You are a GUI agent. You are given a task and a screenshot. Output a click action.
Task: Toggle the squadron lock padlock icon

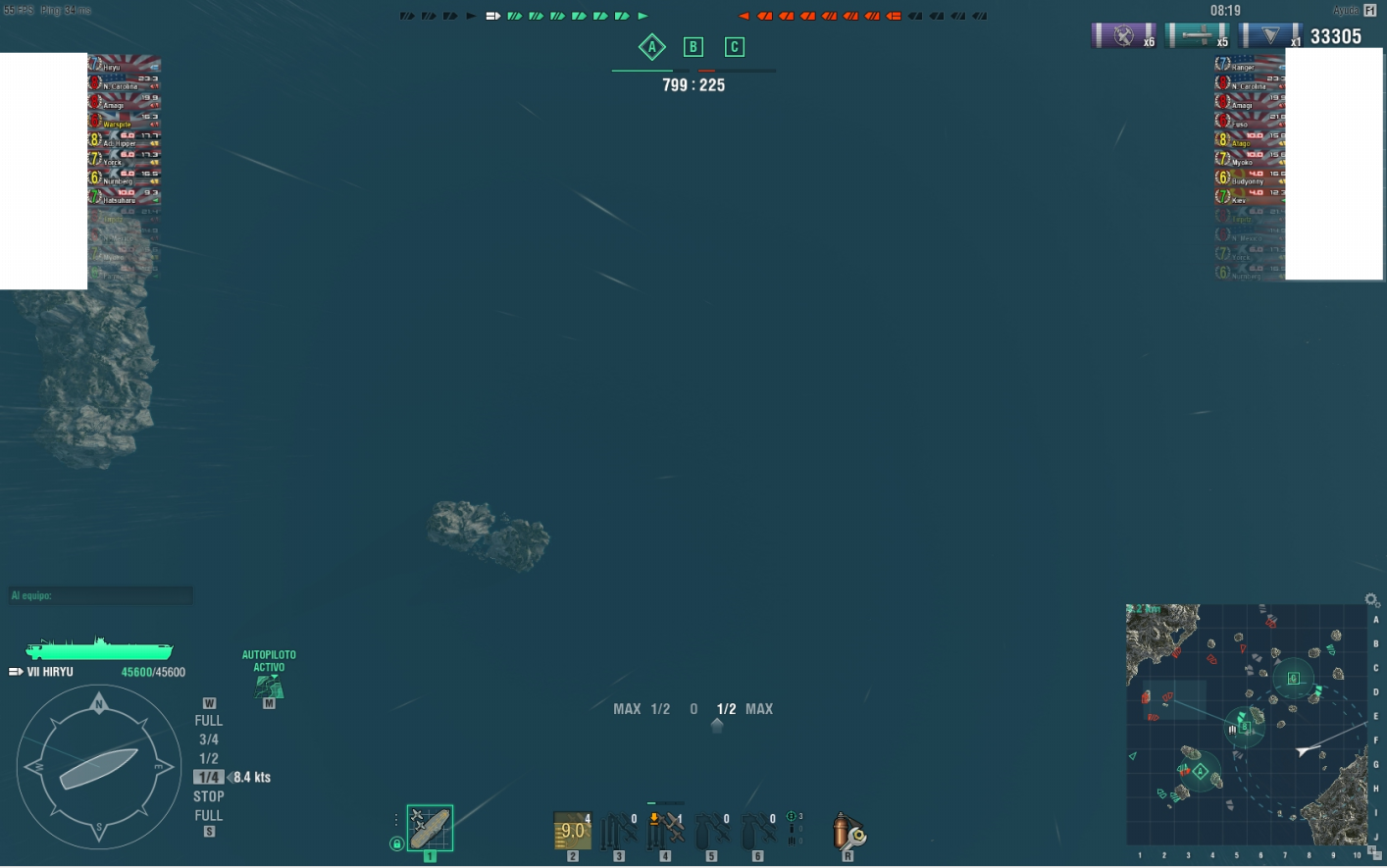click(396, 844)
